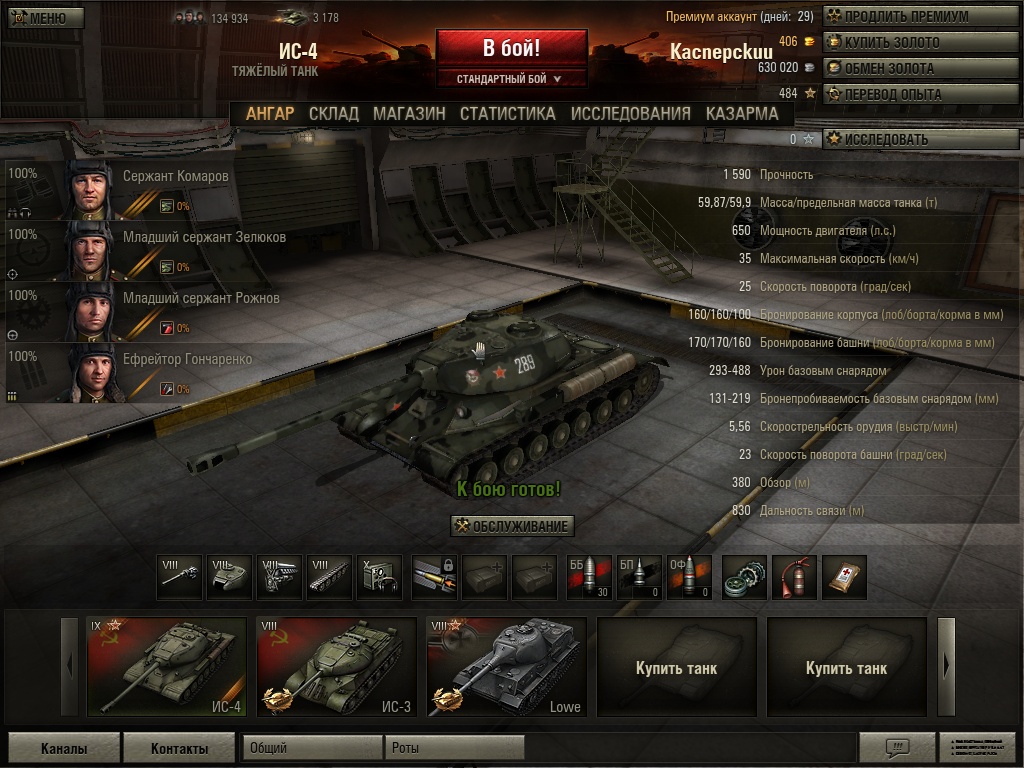Viewport: 1024px width, 768px height.
Task: Click Перевод опыта button
Action: (x=920, y=95)
